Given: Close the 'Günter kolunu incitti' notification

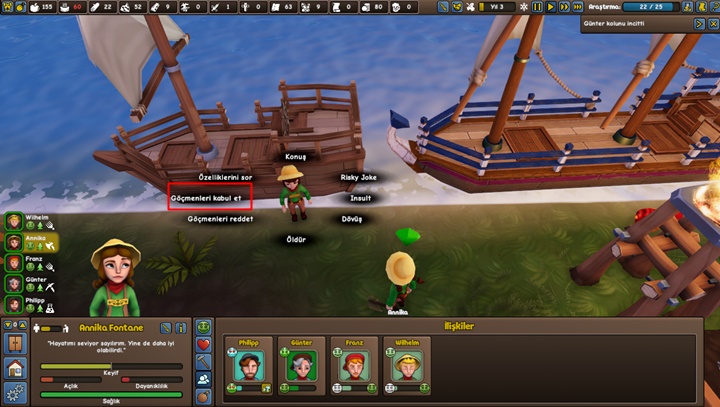Looking at the screenshot, I should click(x=713, y=23).
